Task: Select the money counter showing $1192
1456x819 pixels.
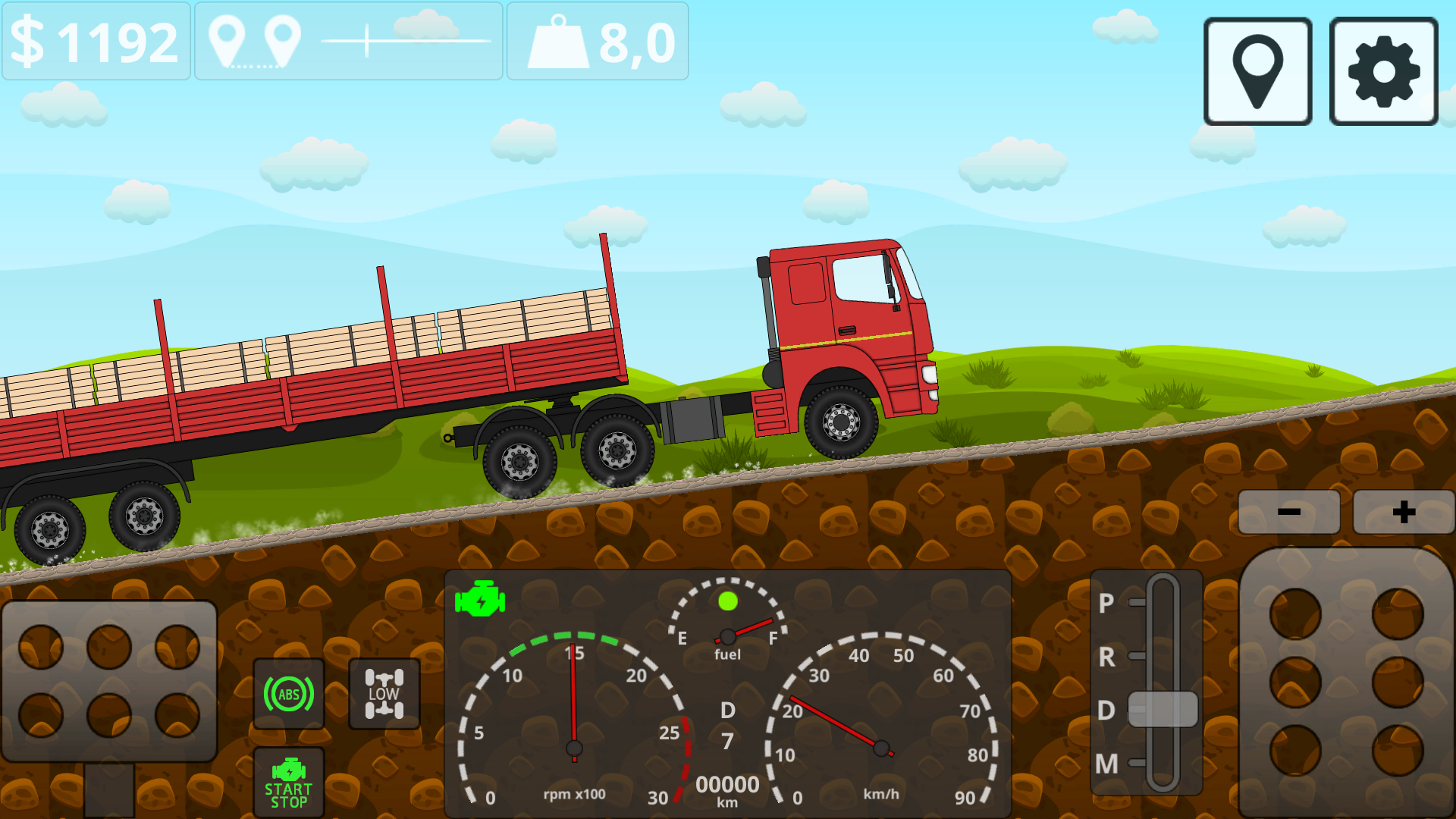Action: coord(96,41)
